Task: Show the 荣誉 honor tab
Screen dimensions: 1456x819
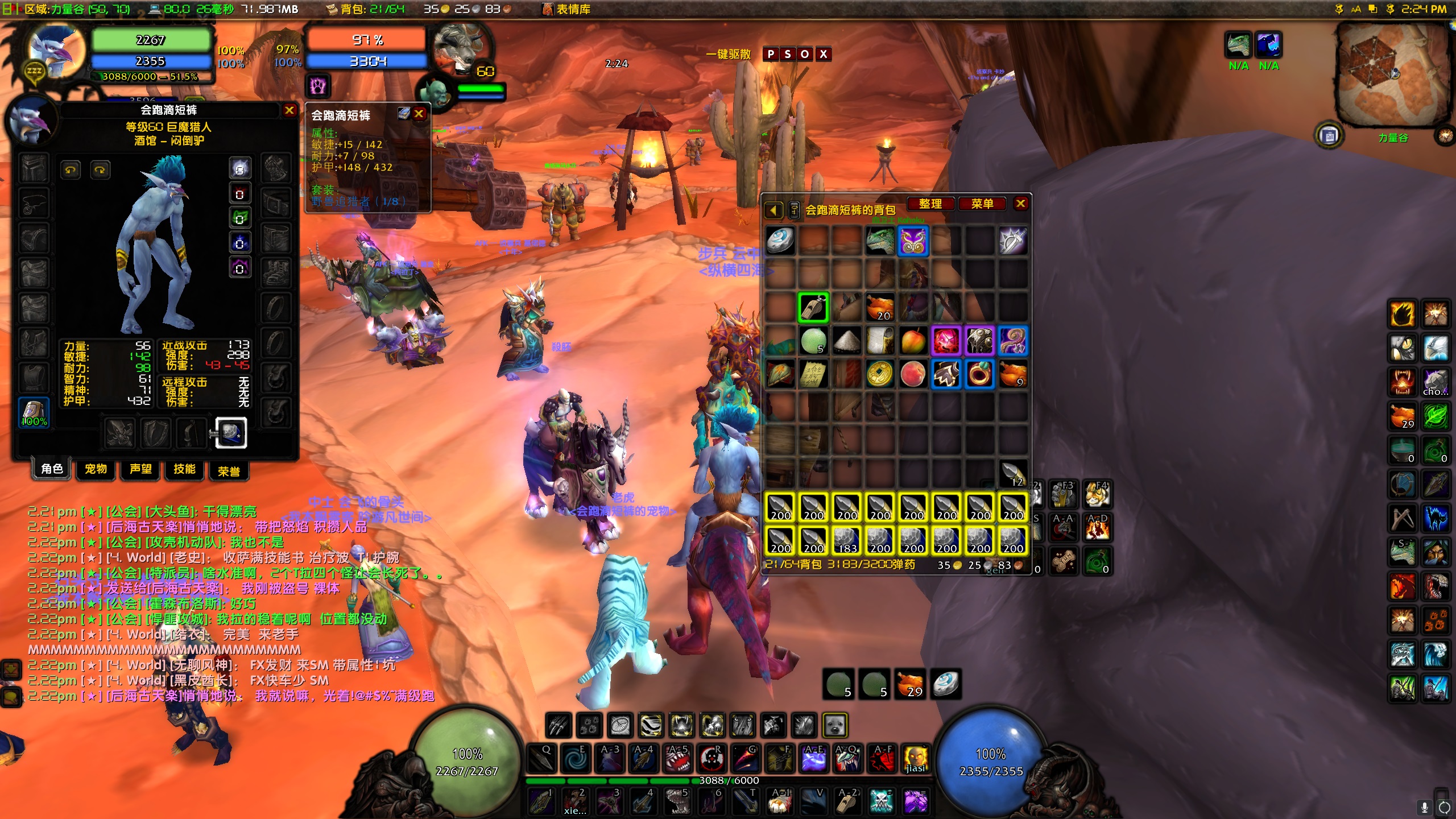Action: [x=229, y=471]
